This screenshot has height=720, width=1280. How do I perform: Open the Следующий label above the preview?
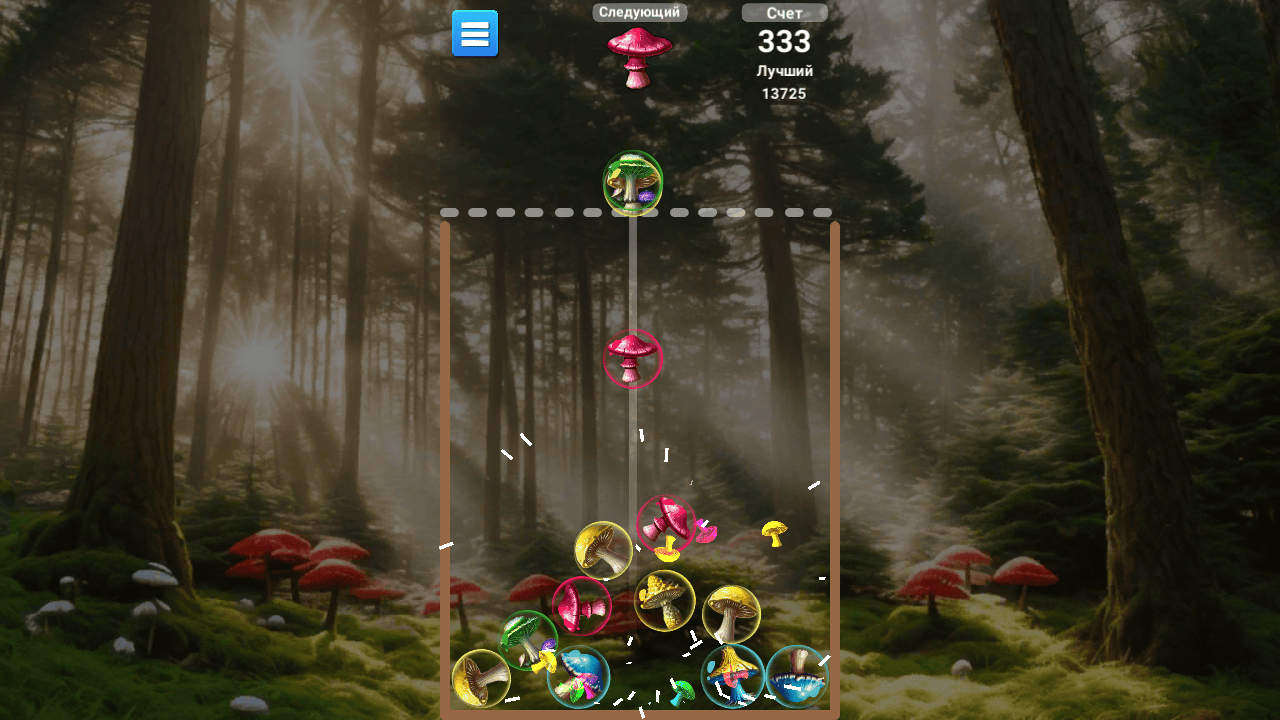pos(638,12)
